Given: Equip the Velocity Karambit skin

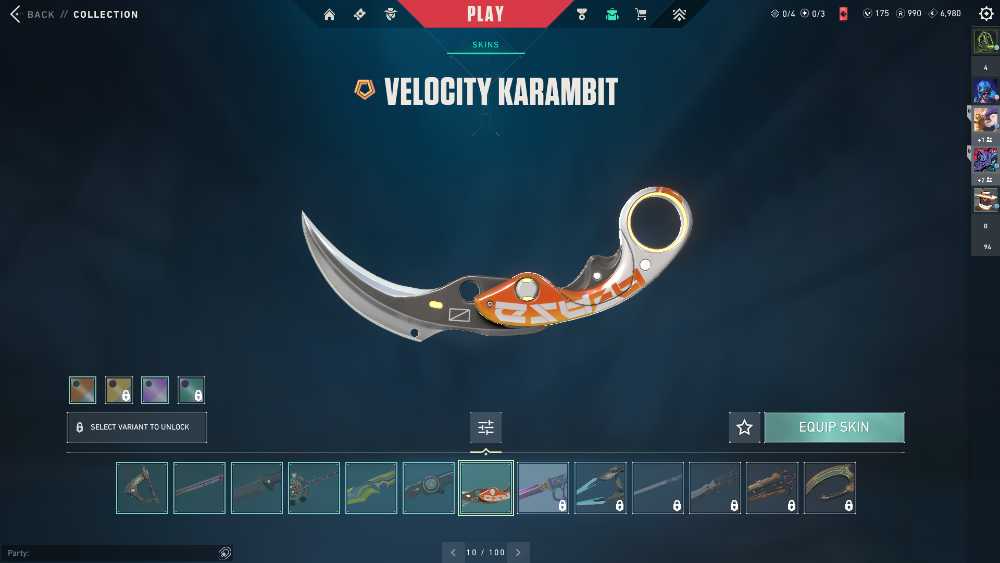Looking at the screenshot, I should pos(834,427).
